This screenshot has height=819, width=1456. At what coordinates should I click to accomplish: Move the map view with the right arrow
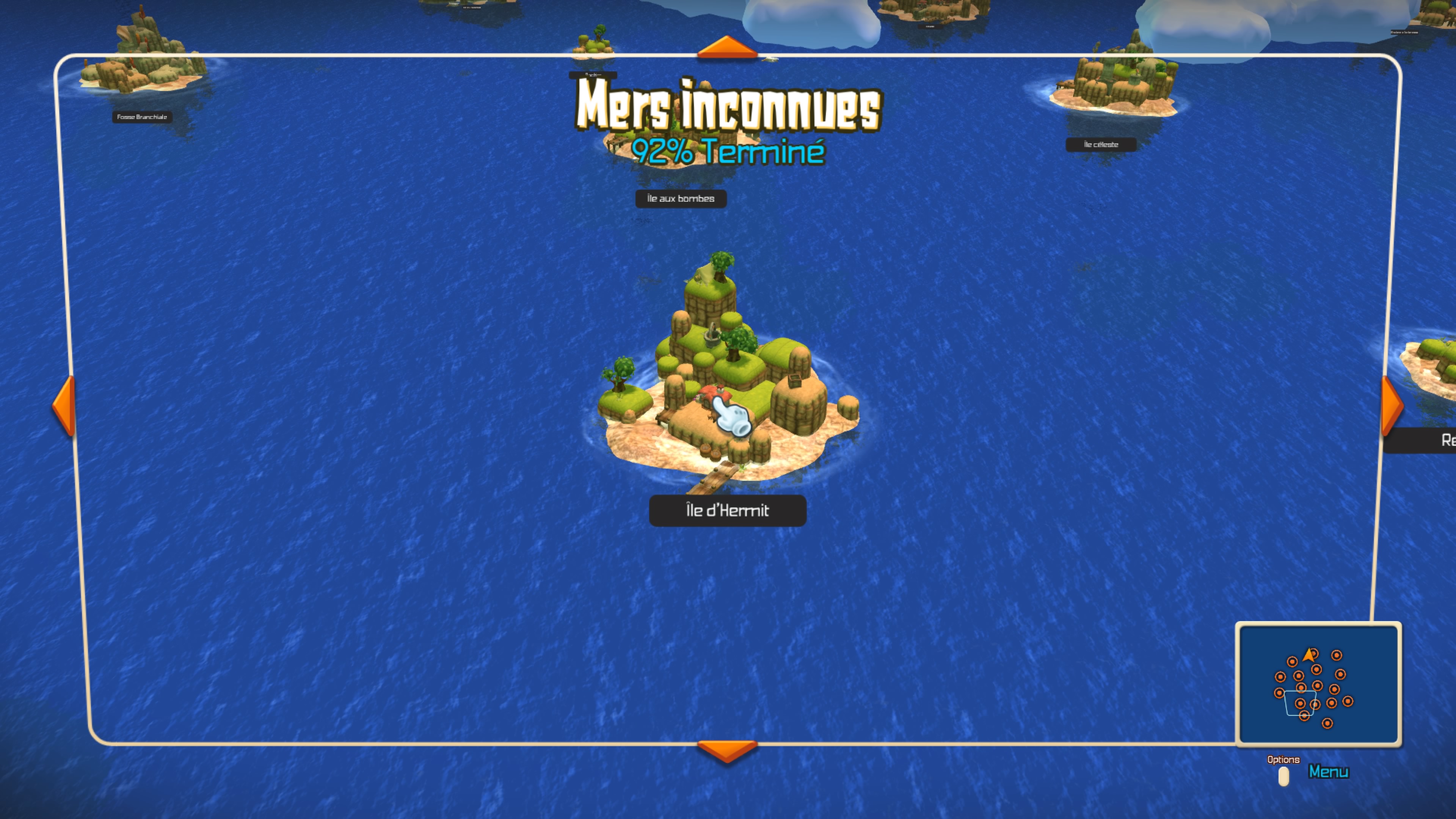[1391, 405]
